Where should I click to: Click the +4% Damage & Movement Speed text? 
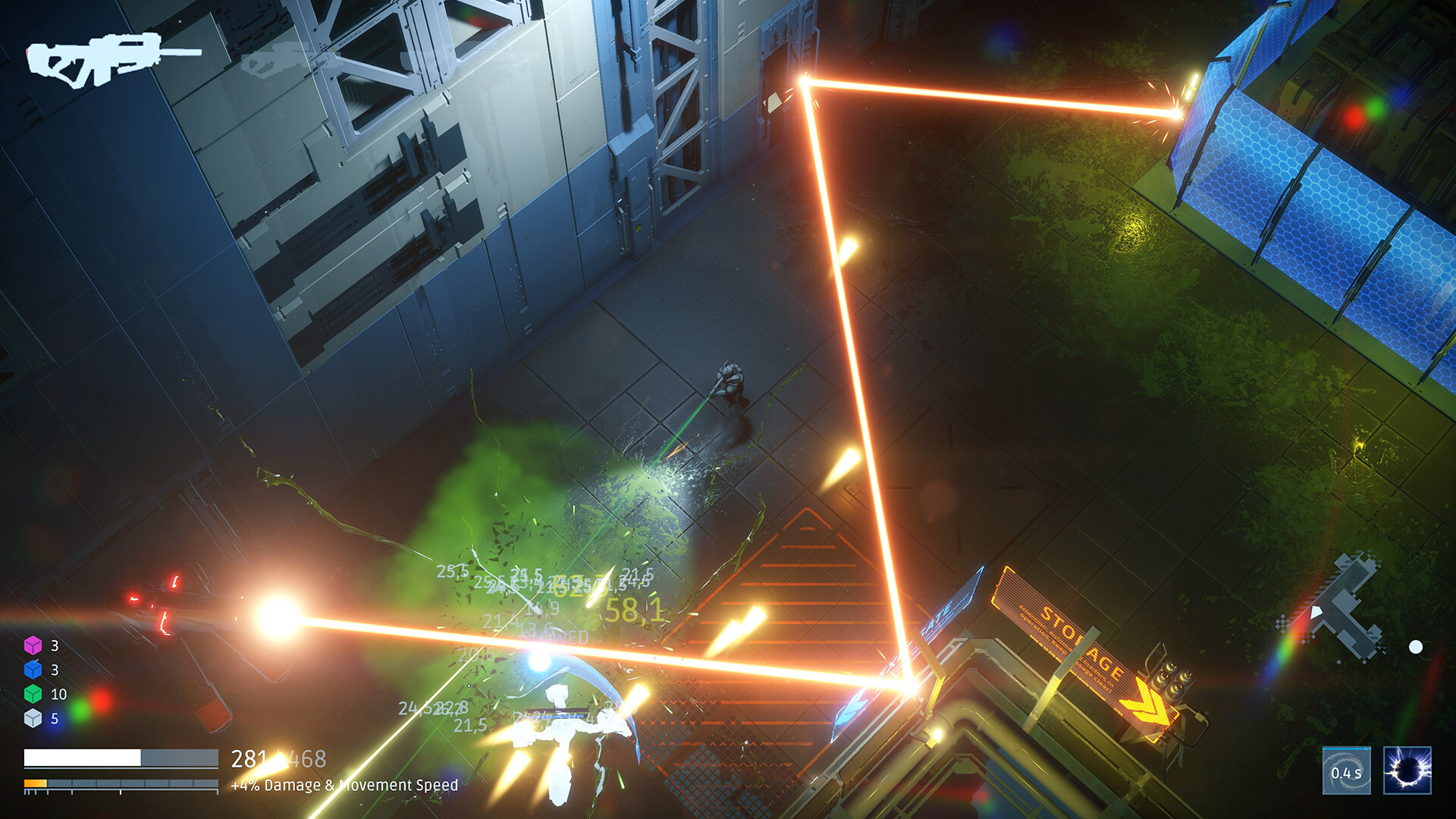click(343, 787)
